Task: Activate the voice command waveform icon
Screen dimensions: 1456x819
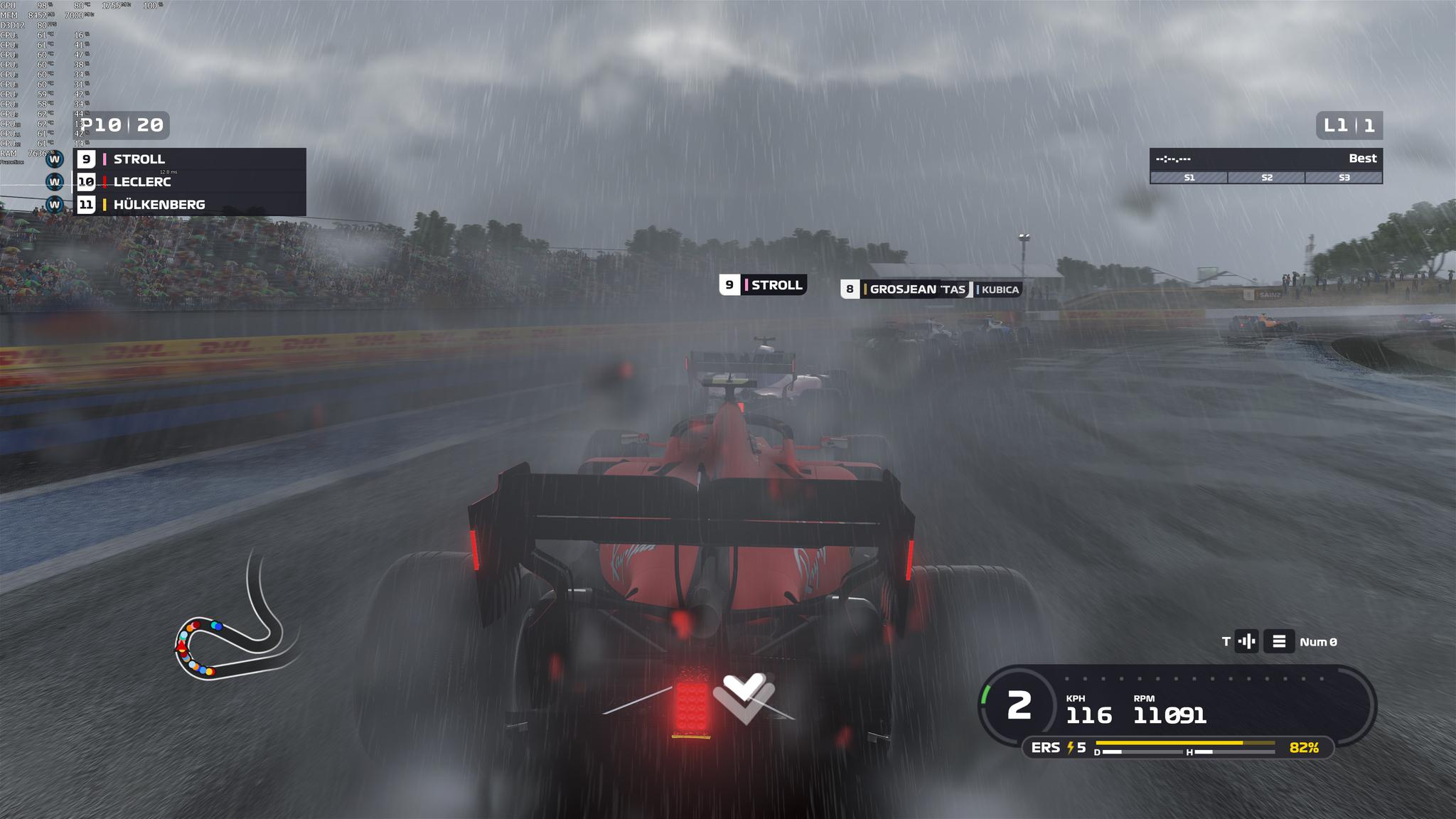Action: (1246, 642)
